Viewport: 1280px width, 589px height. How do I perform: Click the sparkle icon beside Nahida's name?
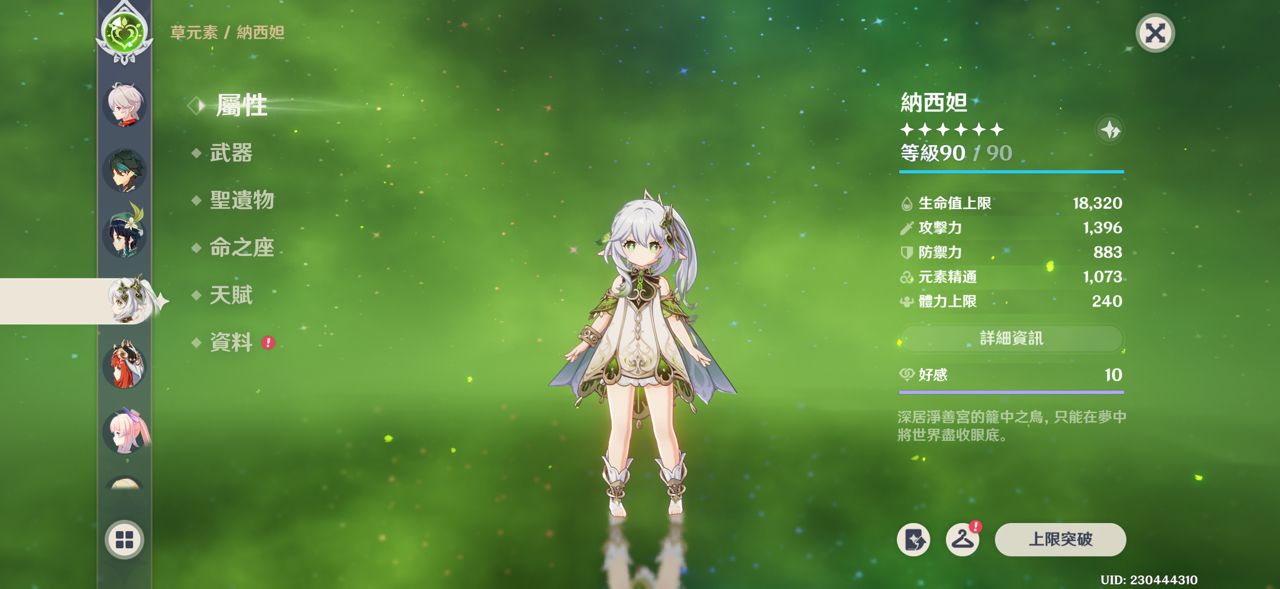coord(1109,130)
